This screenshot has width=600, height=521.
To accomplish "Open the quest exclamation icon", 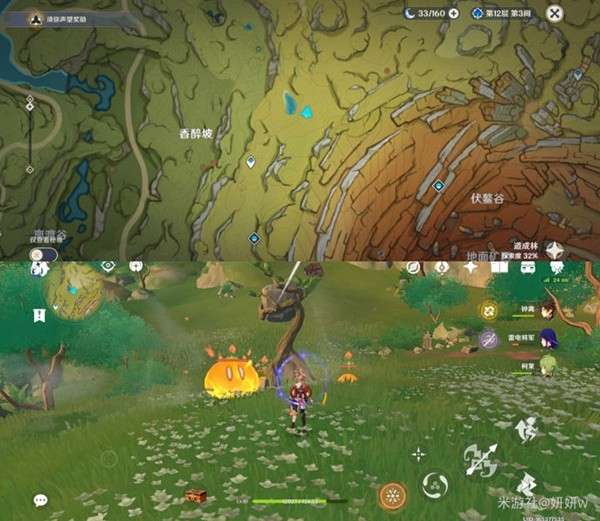I will (39, 315).
